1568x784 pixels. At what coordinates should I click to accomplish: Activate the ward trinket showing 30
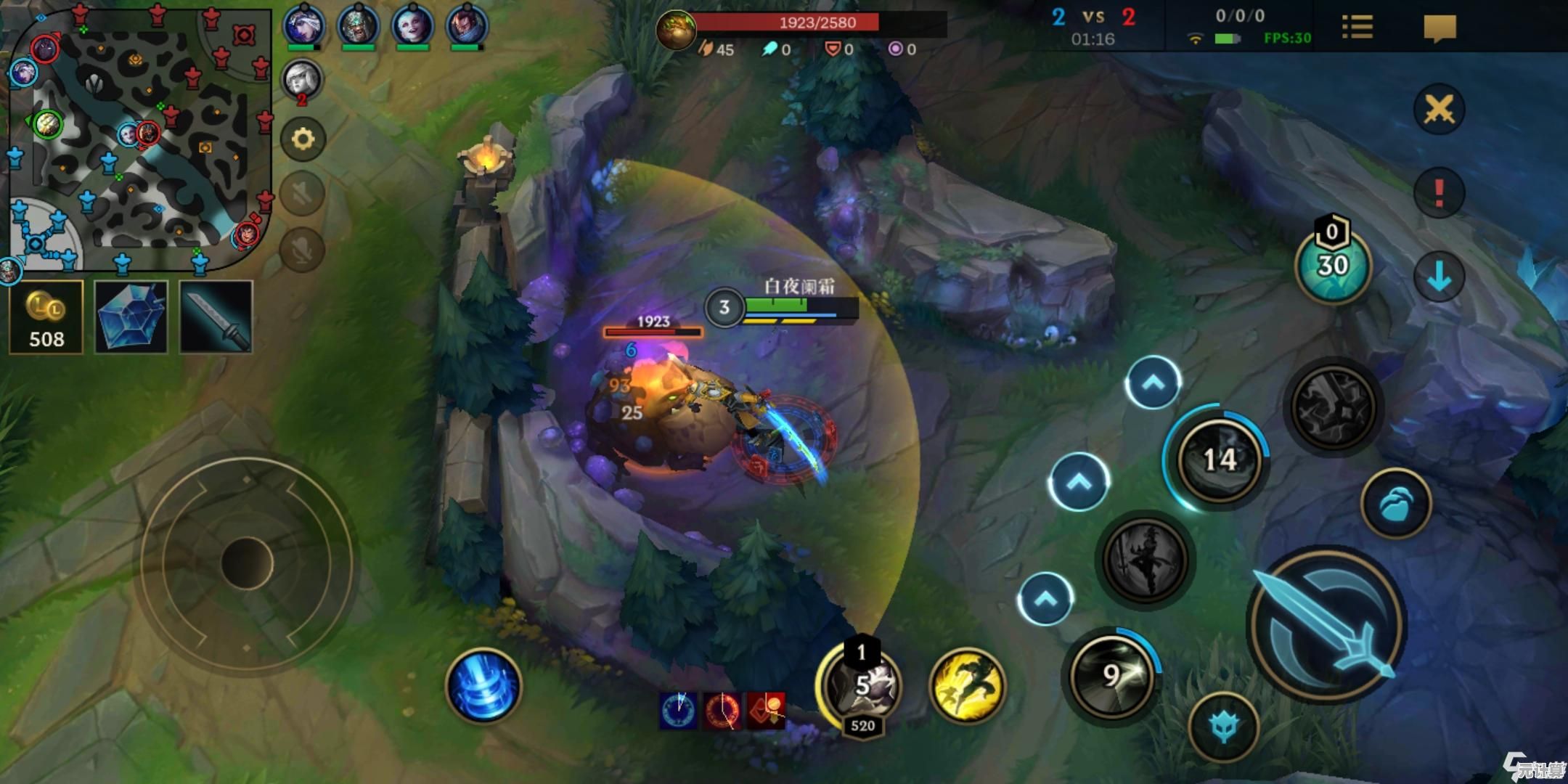[x=1333, y=266]
